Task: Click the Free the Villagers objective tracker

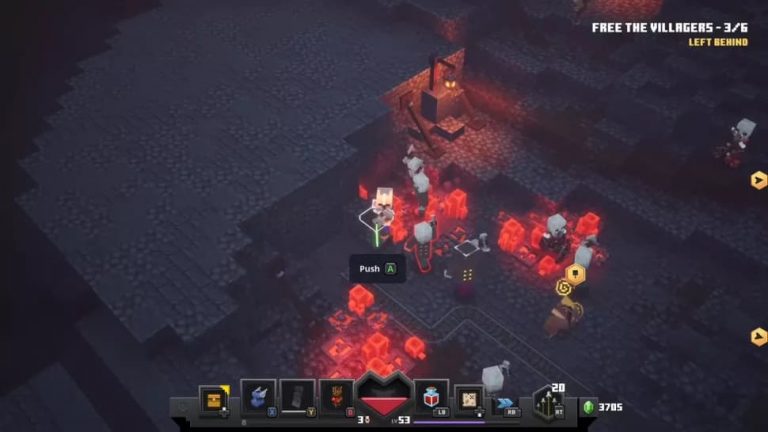Action: pos(669,28)
